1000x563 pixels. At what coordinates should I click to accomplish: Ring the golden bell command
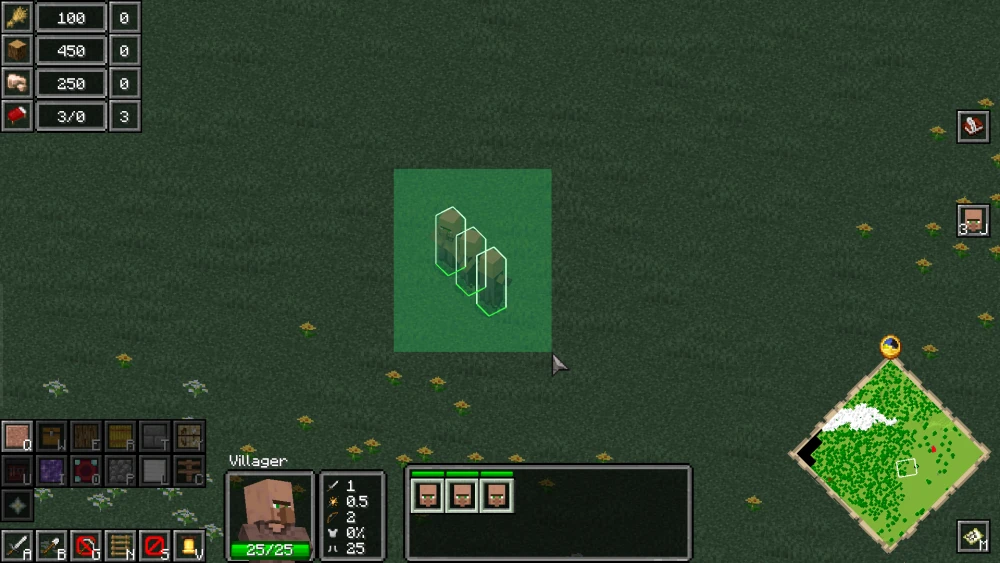[188, 546]
